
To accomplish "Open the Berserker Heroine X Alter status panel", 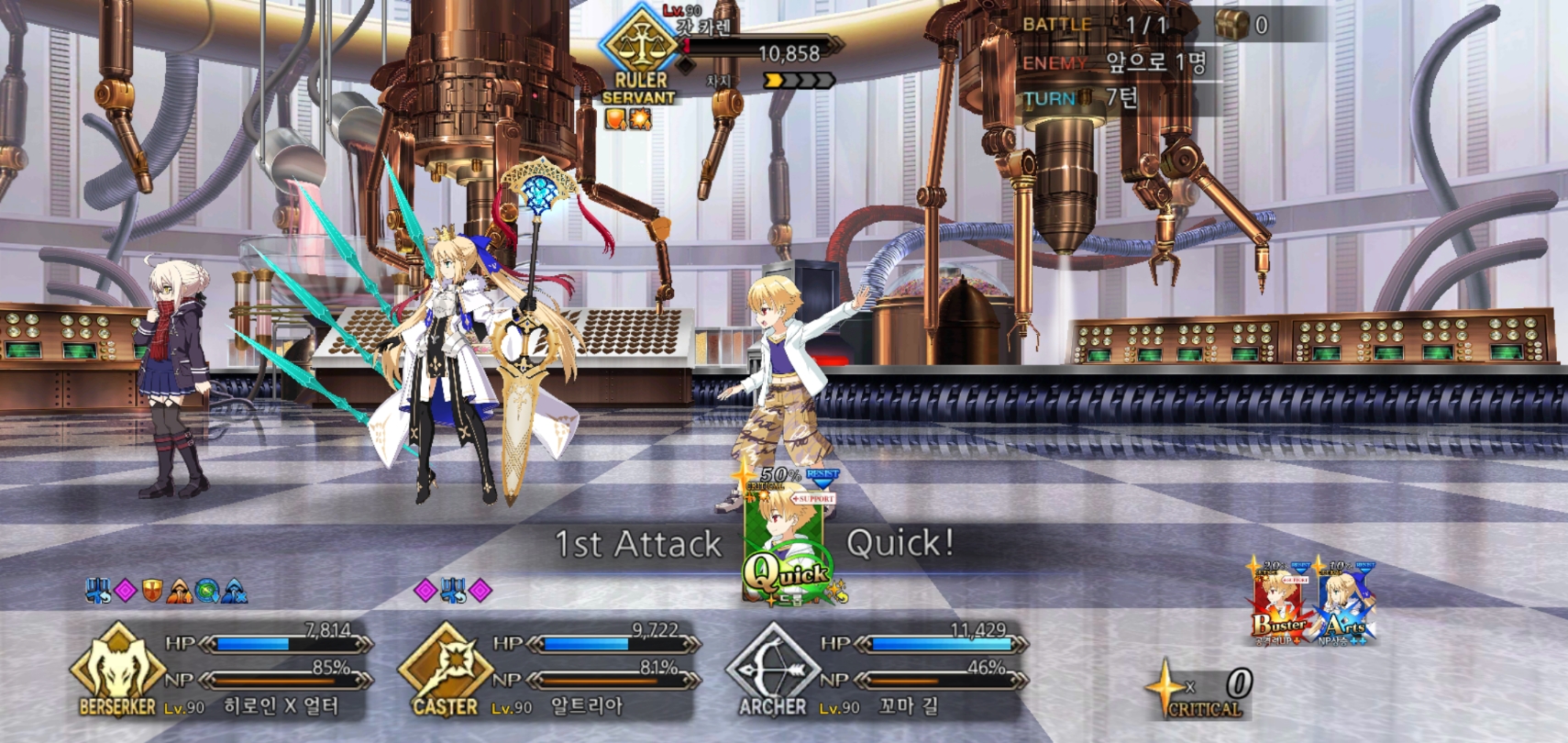I will [x=220, y=670].
